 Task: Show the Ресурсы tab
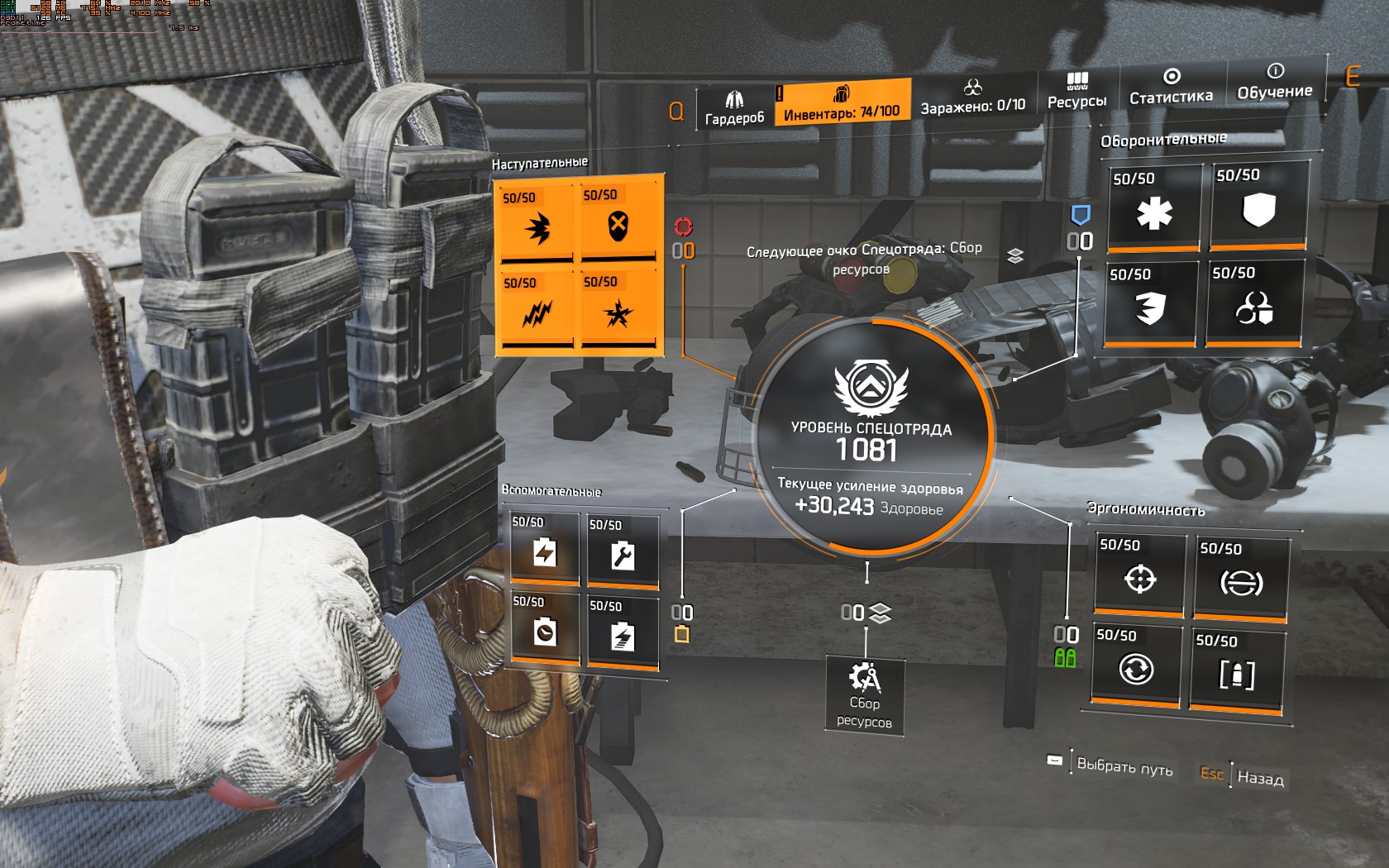click(1076, 91)
